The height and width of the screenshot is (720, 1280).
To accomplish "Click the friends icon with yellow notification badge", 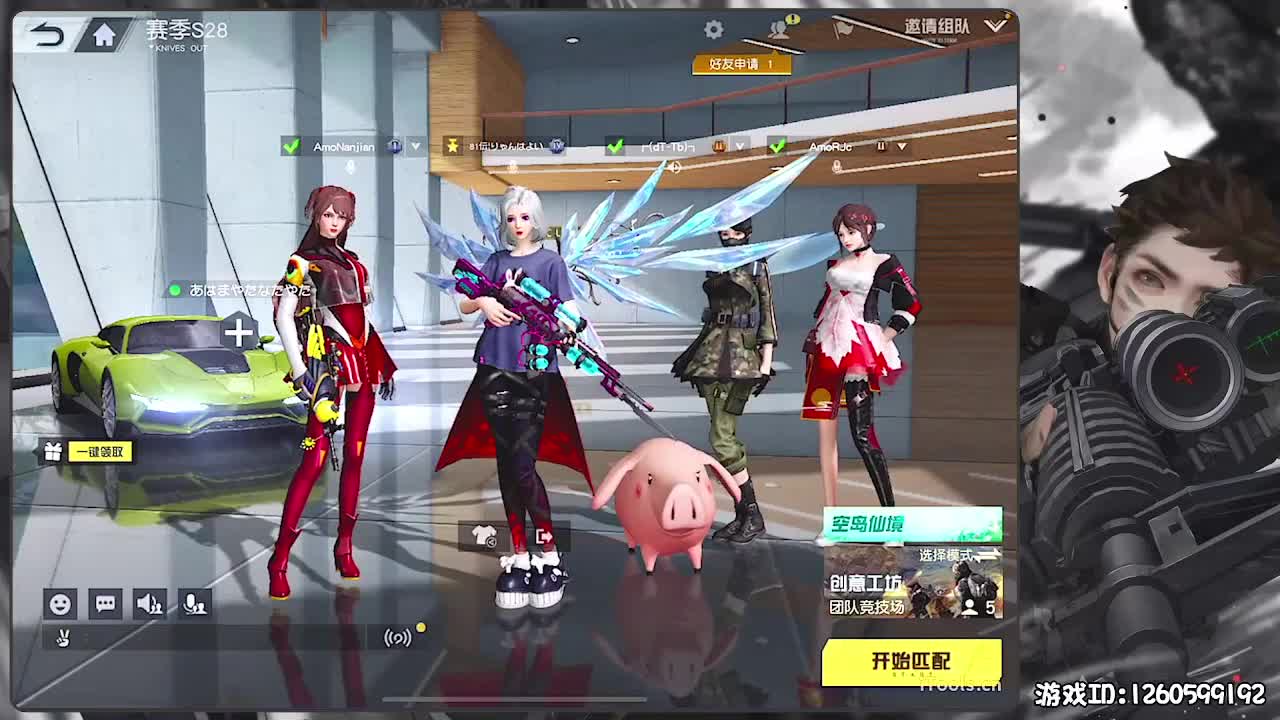I will coord(781,30).
